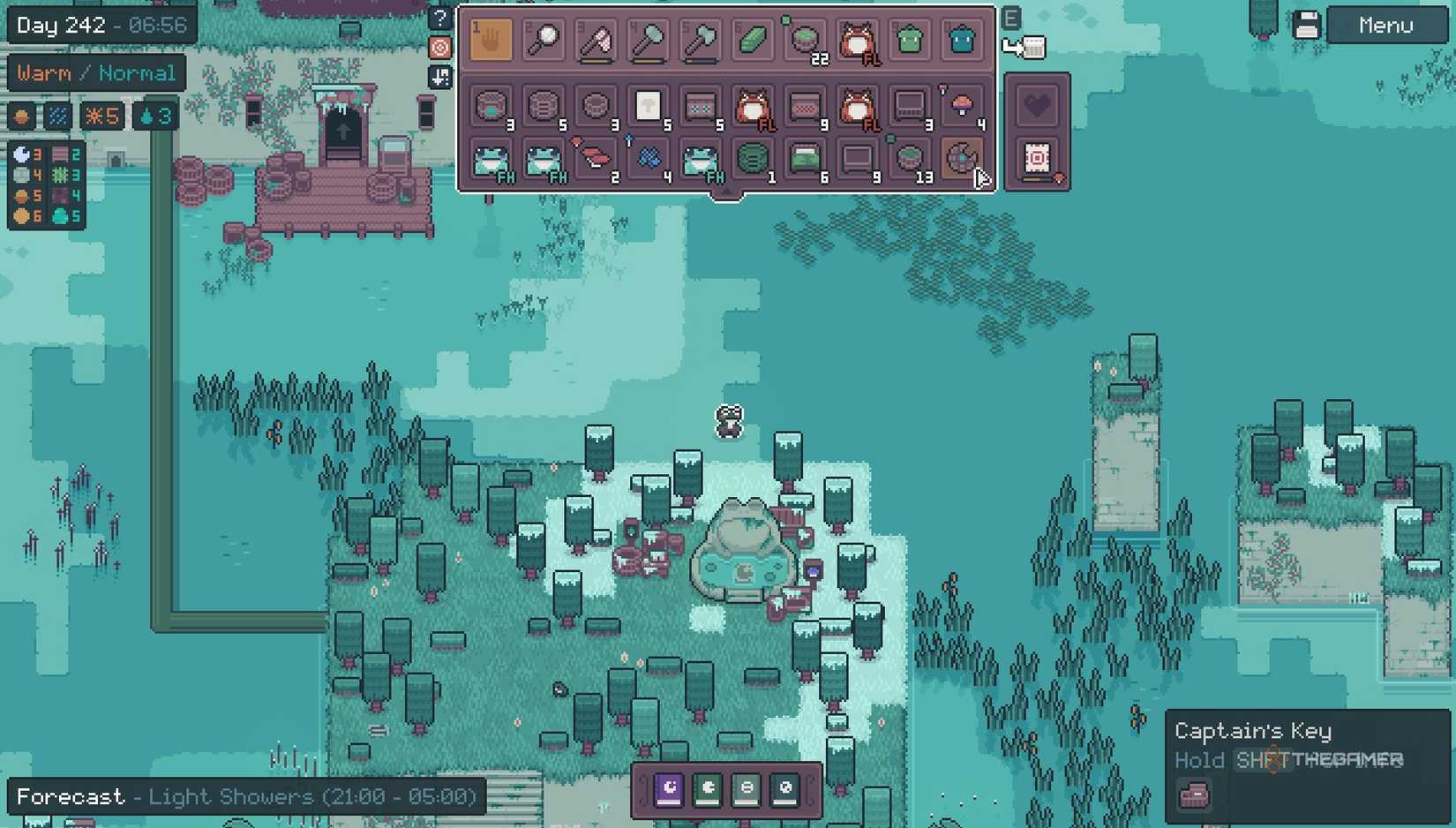1456x828 pixels.
Task: Open the quest scroll icon below the heart
Action: pyautogui.click(x=1039, y=159)
